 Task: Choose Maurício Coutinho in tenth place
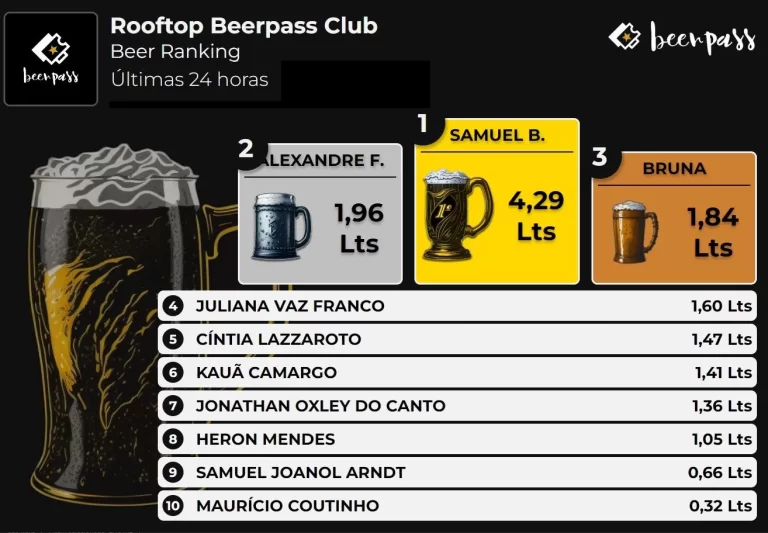pyautogui.click(x=457, y=506)
